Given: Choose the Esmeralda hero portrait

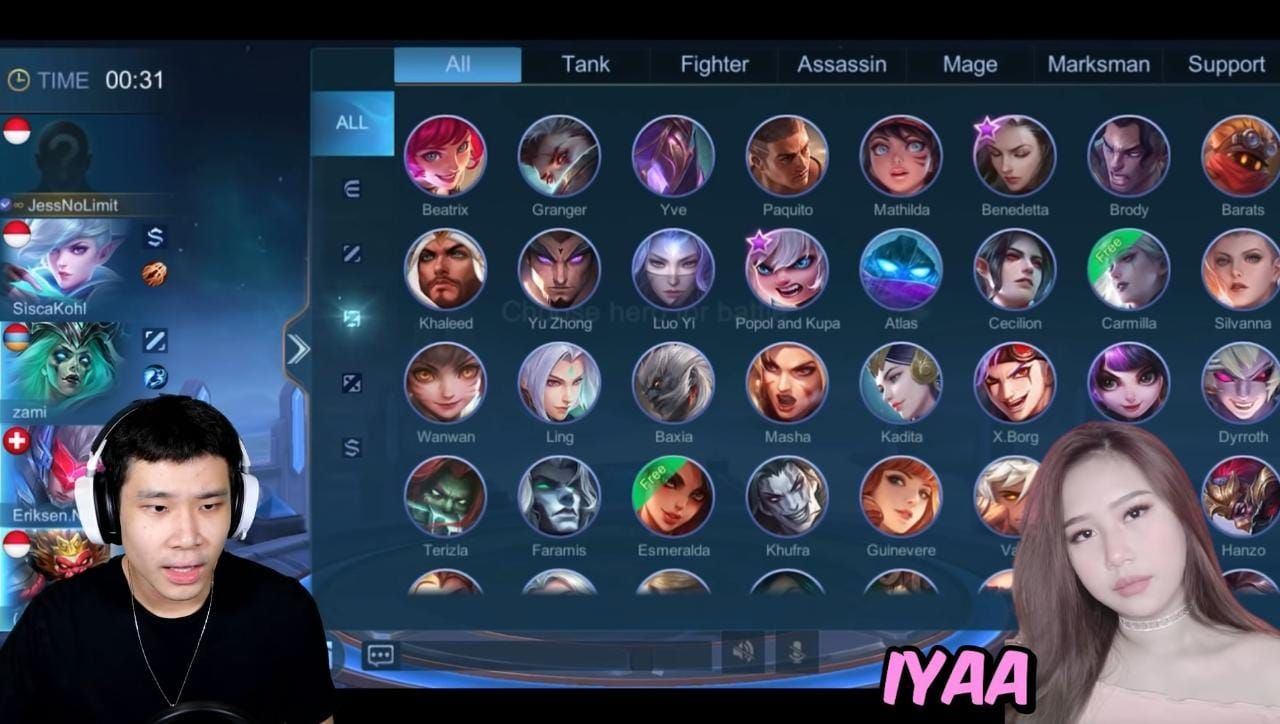Looking at the screenshot, I should [673, 496].
